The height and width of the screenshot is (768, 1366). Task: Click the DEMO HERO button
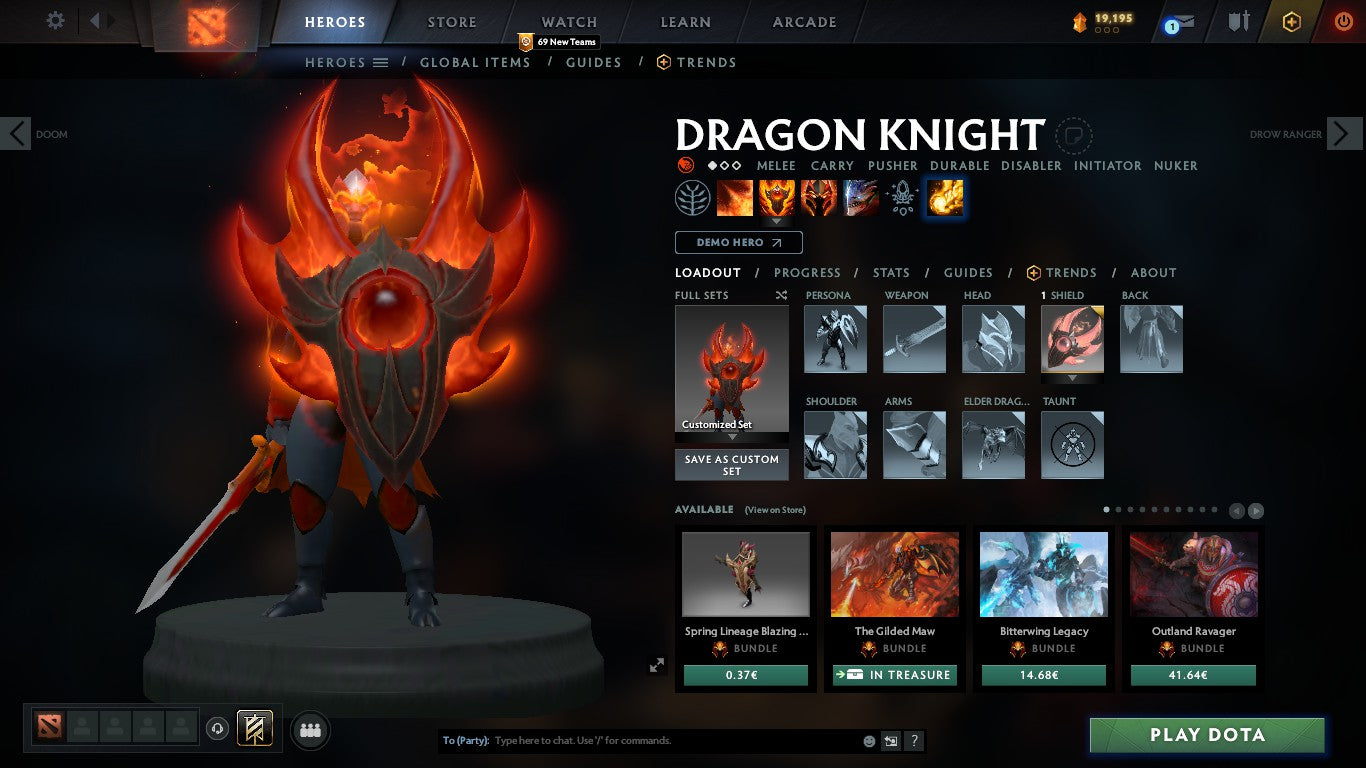[738, 242]
